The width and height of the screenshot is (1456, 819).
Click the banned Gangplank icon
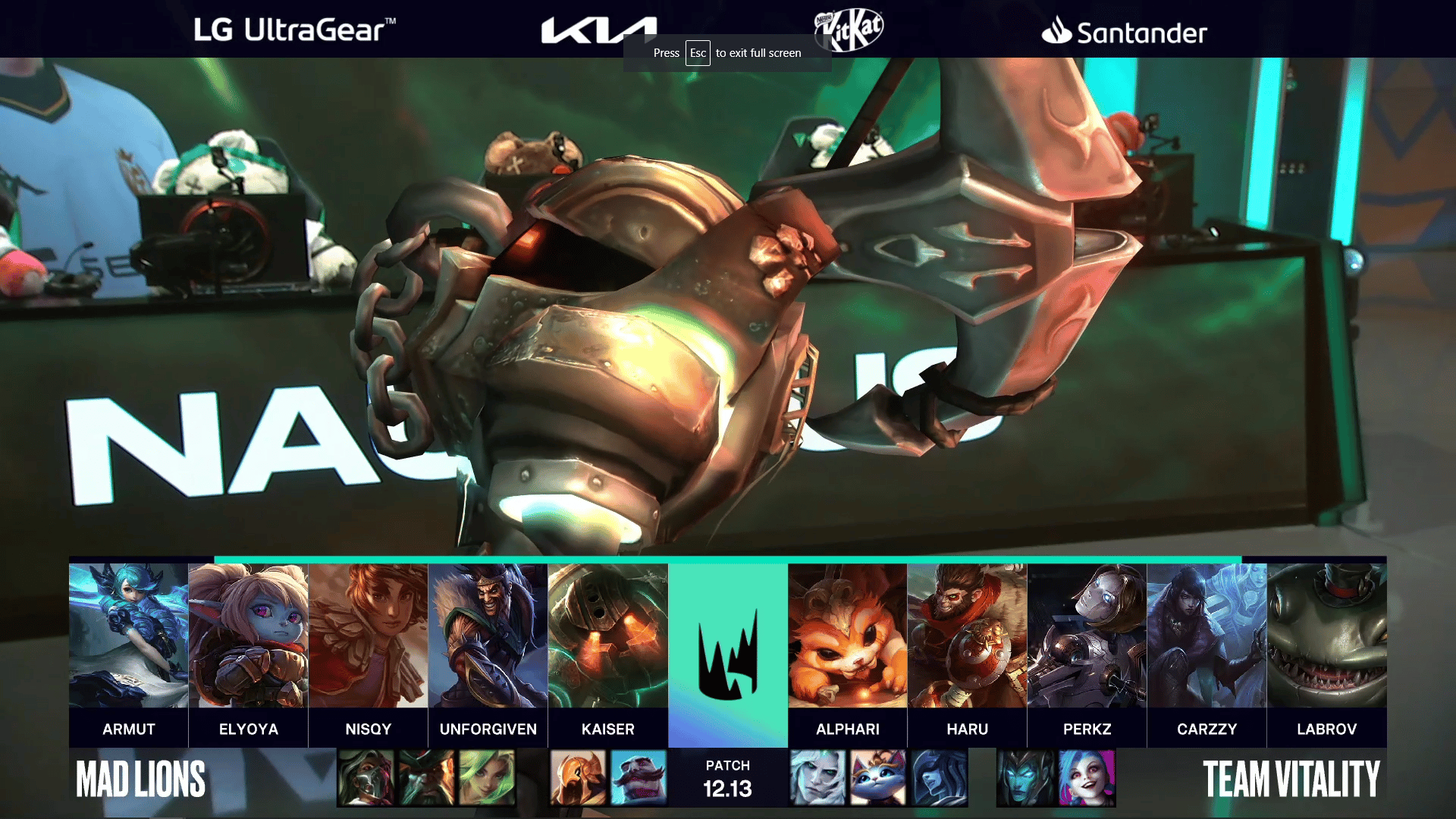tap(426, 778)
